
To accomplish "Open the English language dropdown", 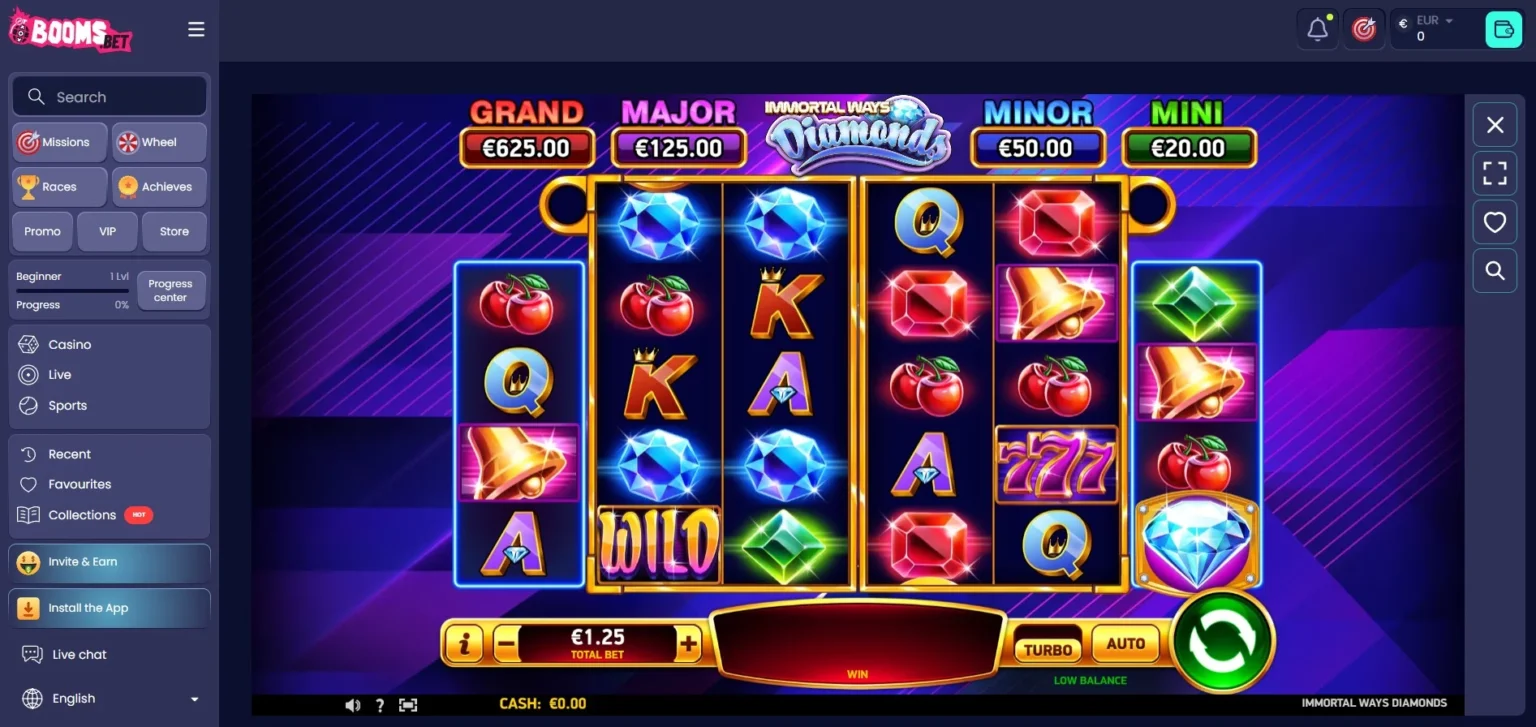I will pyautogui.click(x=110, y=698).
